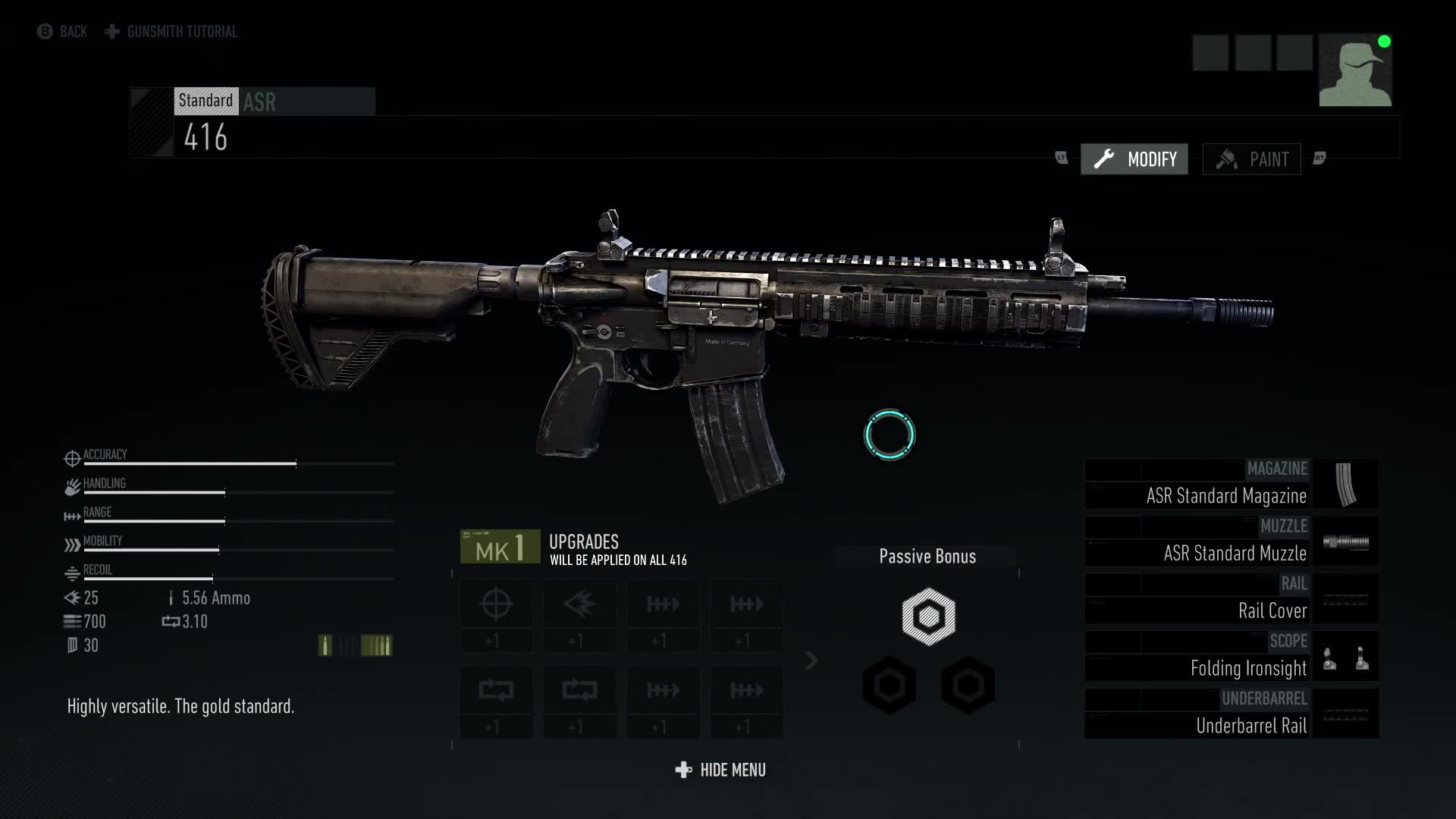Choose the crosshair accuracy upgrade slot
1456x819 pixels.
click(496, 615)
